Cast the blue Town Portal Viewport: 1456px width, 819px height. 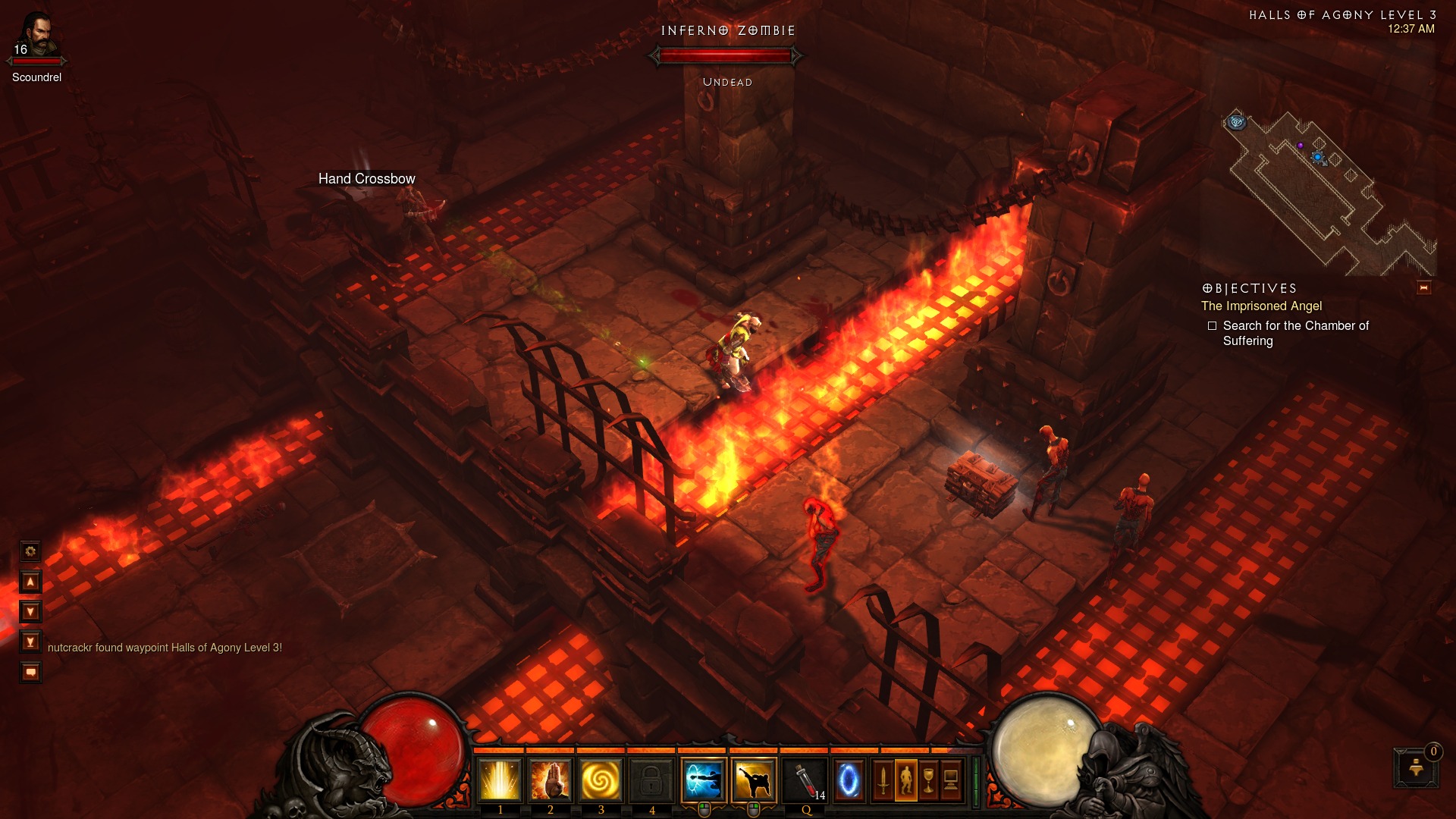pyautogui.click(x=849, y=780)
